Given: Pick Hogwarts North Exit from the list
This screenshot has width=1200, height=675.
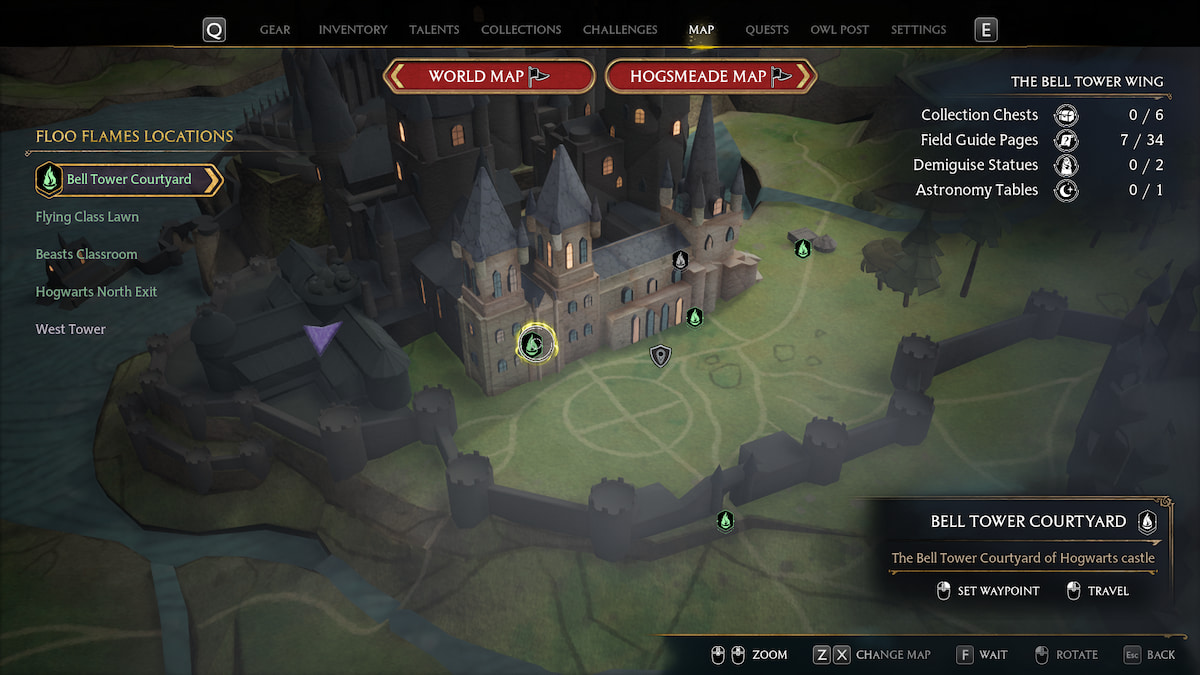Looking at the screenshot, I should pyautogui.click(x=96, y=292).
